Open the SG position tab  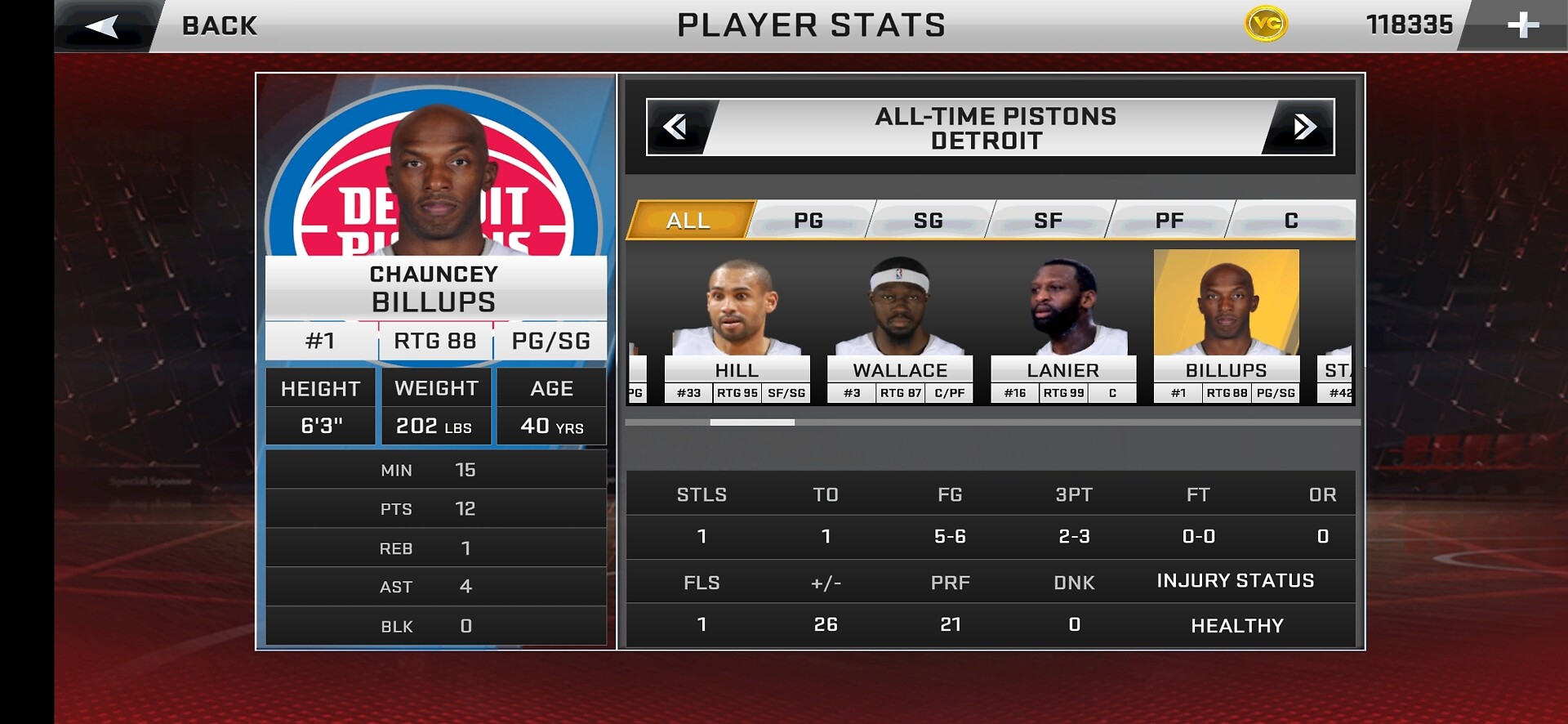click(x=929, y=220)
